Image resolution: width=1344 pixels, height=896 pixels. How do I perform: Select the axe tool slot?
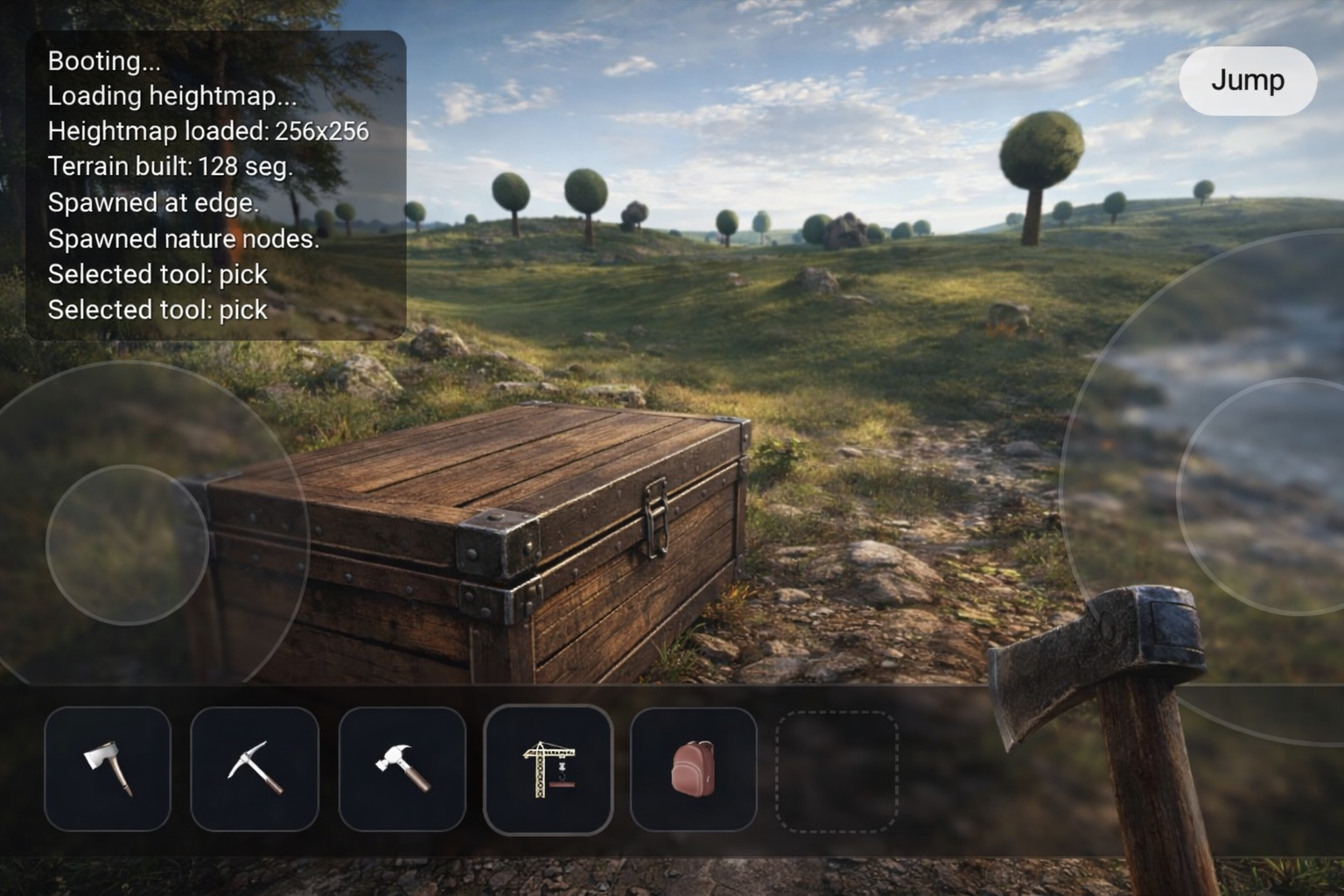[108, 768]
